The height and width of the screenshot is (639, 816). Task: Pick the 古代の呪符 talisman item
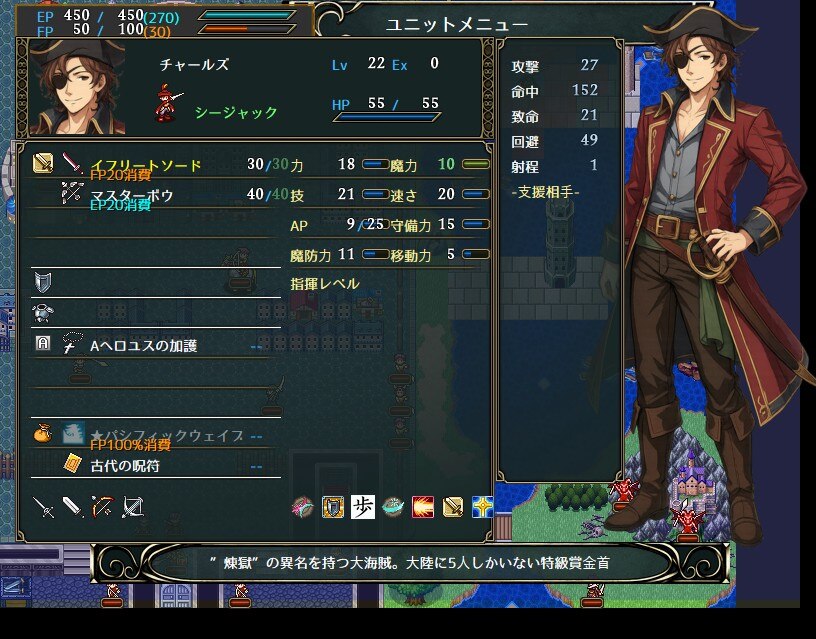coord(124,466)
